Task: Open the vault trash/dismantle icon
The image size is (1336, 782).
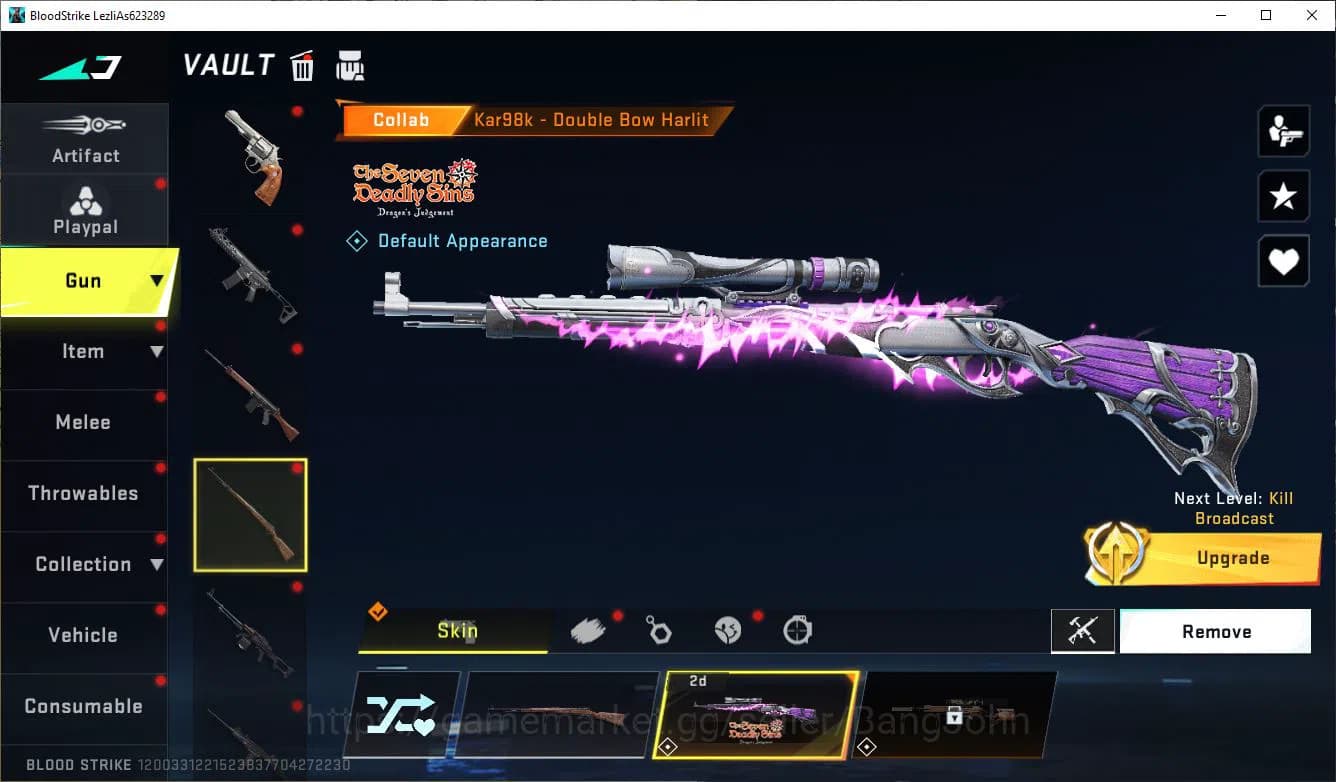Action: (302, 65)
